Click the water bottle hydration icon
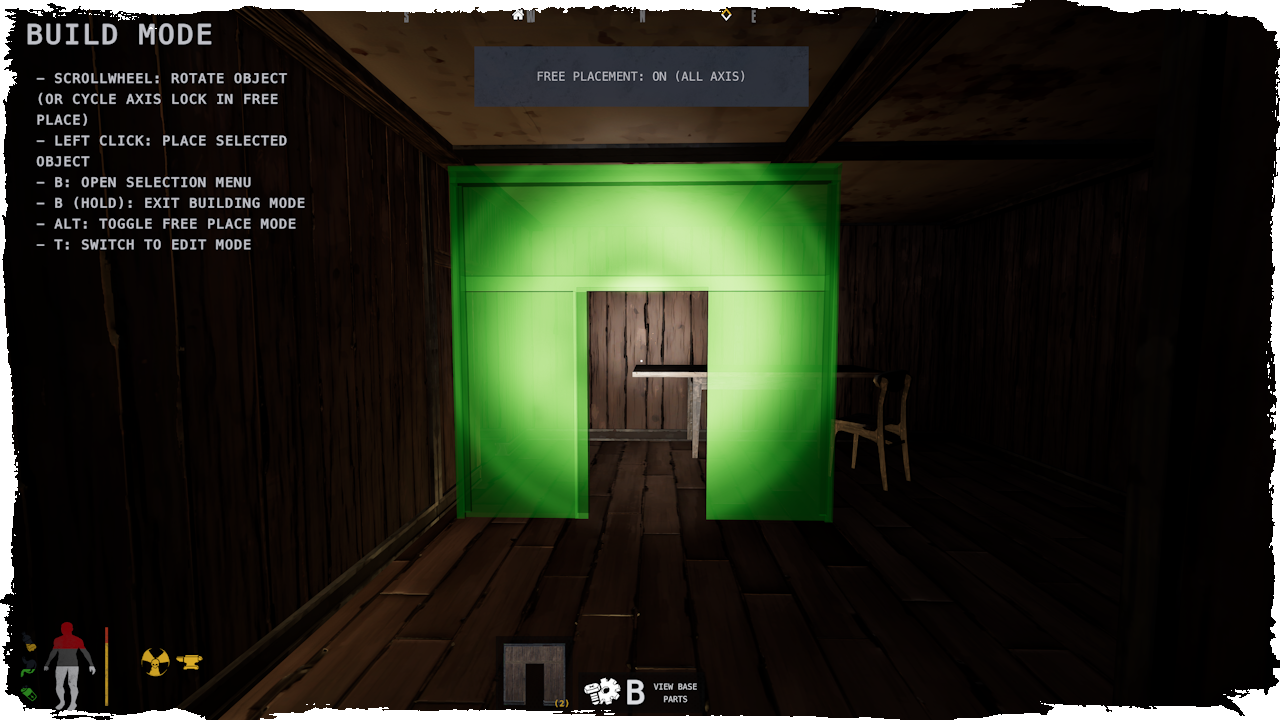Screen dimensions: 1280x720 pos(29,643)
